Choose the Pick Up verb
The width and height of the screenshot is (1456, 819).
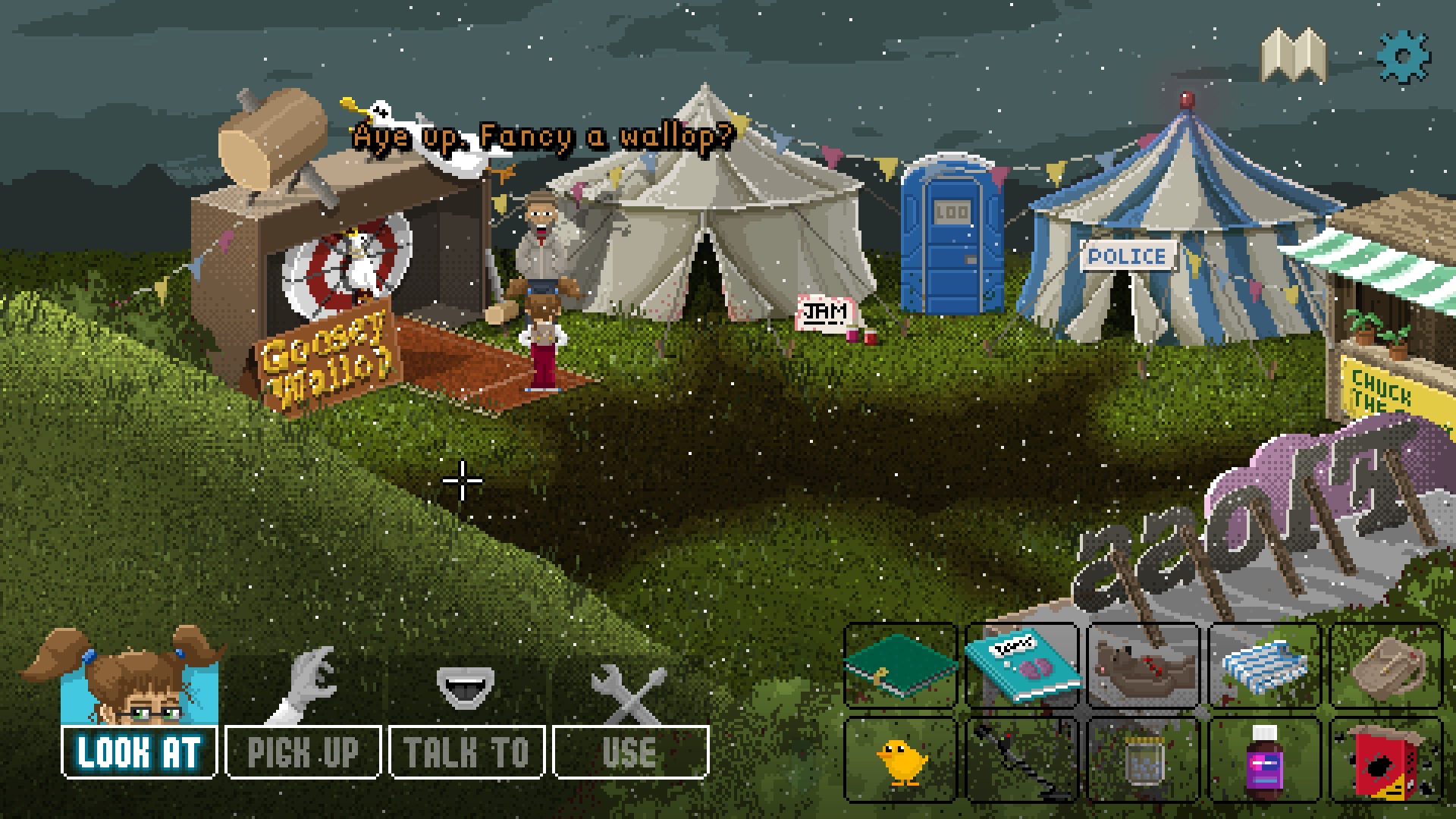click(303, 752)
